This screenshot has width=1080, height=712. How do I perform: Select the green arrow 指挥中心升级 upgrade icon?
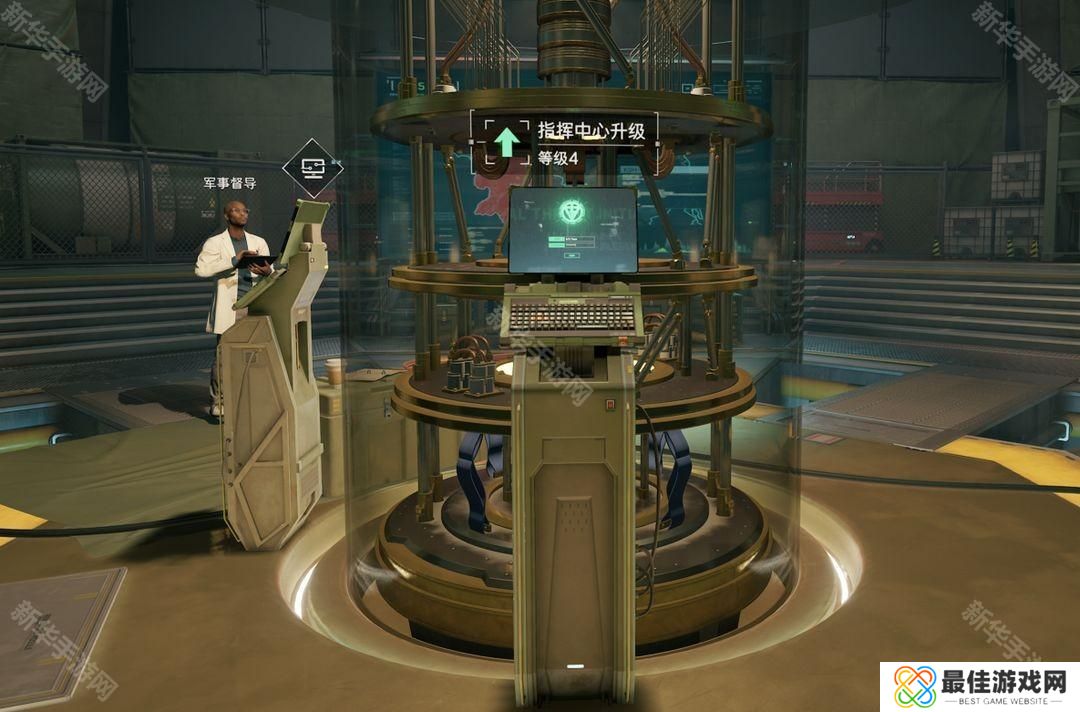(507, 142)
